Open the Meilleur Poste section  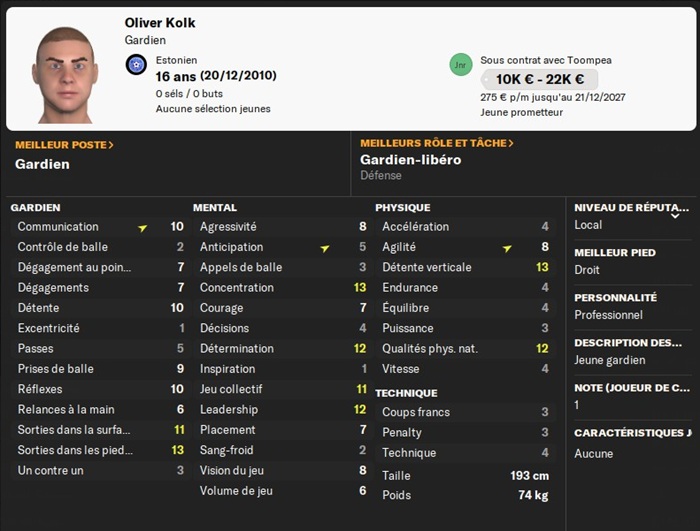pyautogui.click(x=64, y=145)
